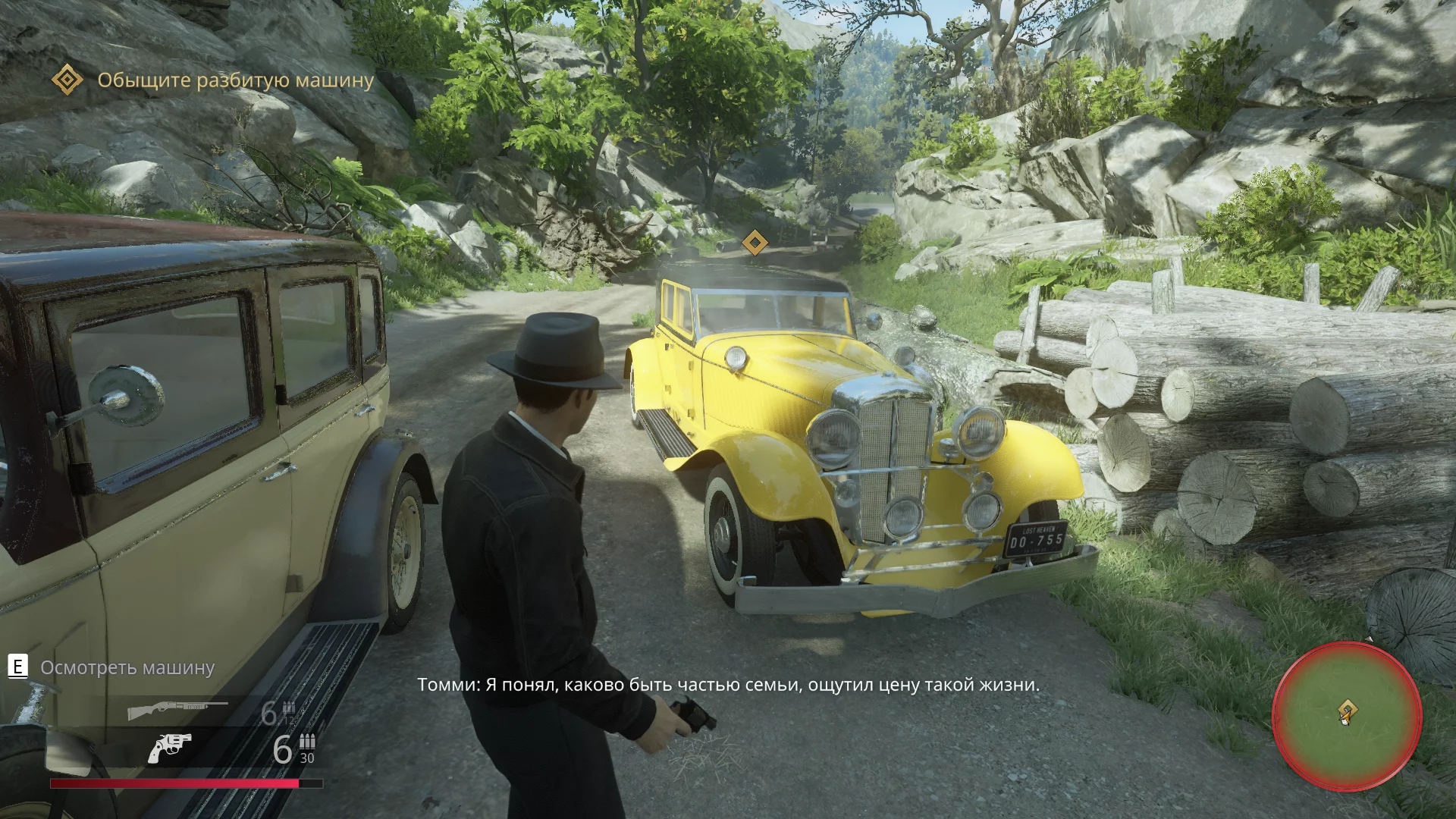Select the shotgun weapon slot
The height and width of the screenshot is (819, 1456).
[x=177, y=711]
